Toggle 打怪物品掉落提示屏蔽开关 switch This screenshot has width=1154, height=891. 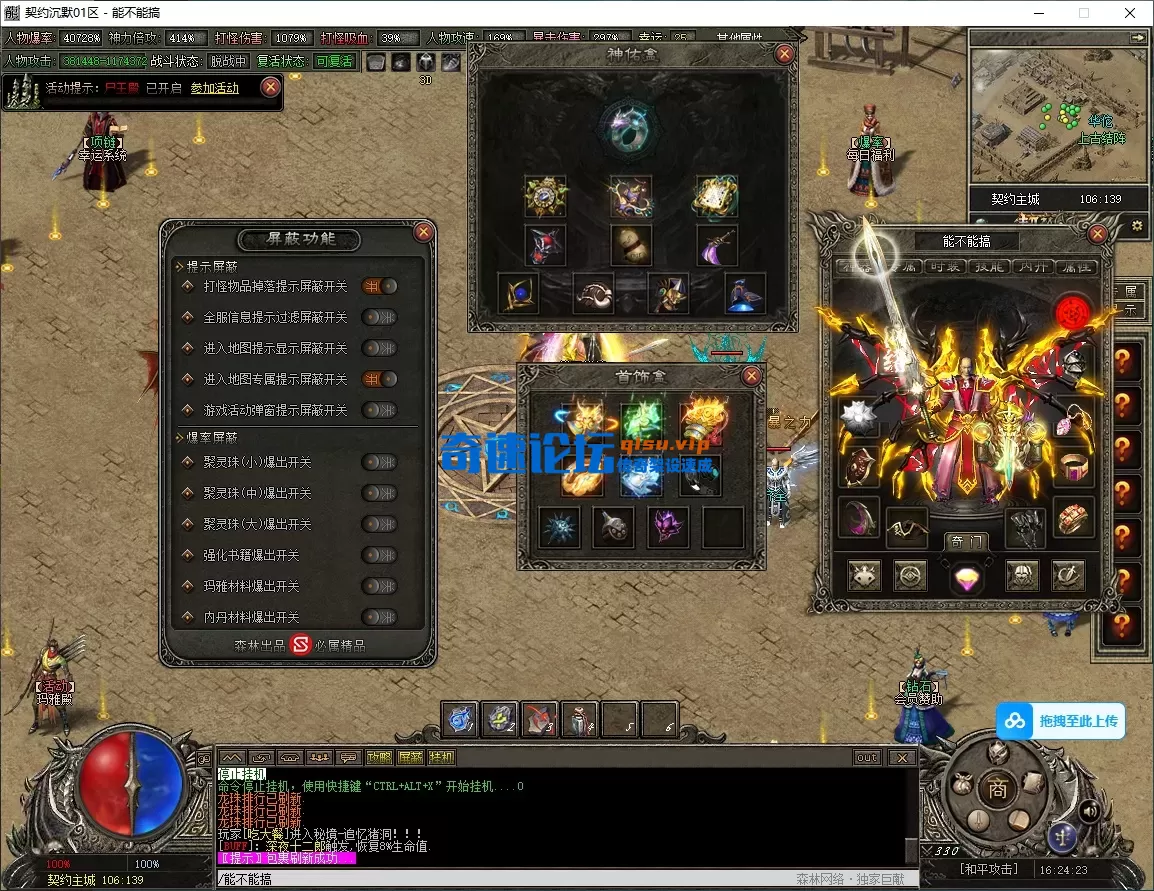tap(379, 286)
